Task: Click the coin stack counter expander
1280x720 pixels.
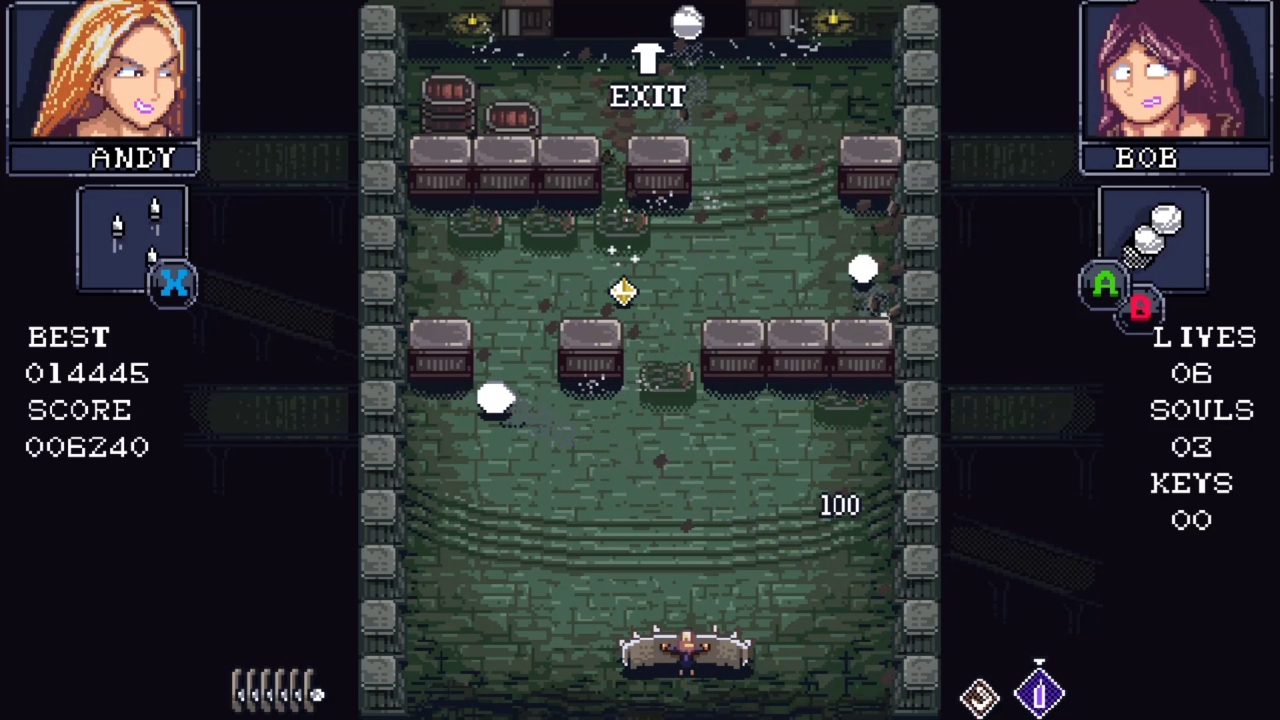Action: [278, 690]
